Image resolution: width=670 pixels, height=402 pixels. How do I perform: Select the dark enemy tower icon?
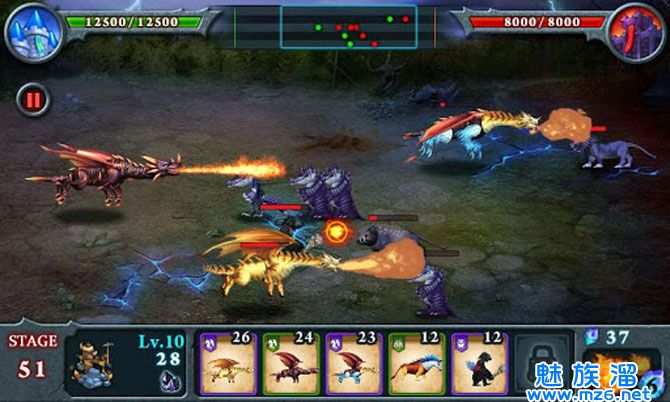pyautogui.click(x=637, y=29)
